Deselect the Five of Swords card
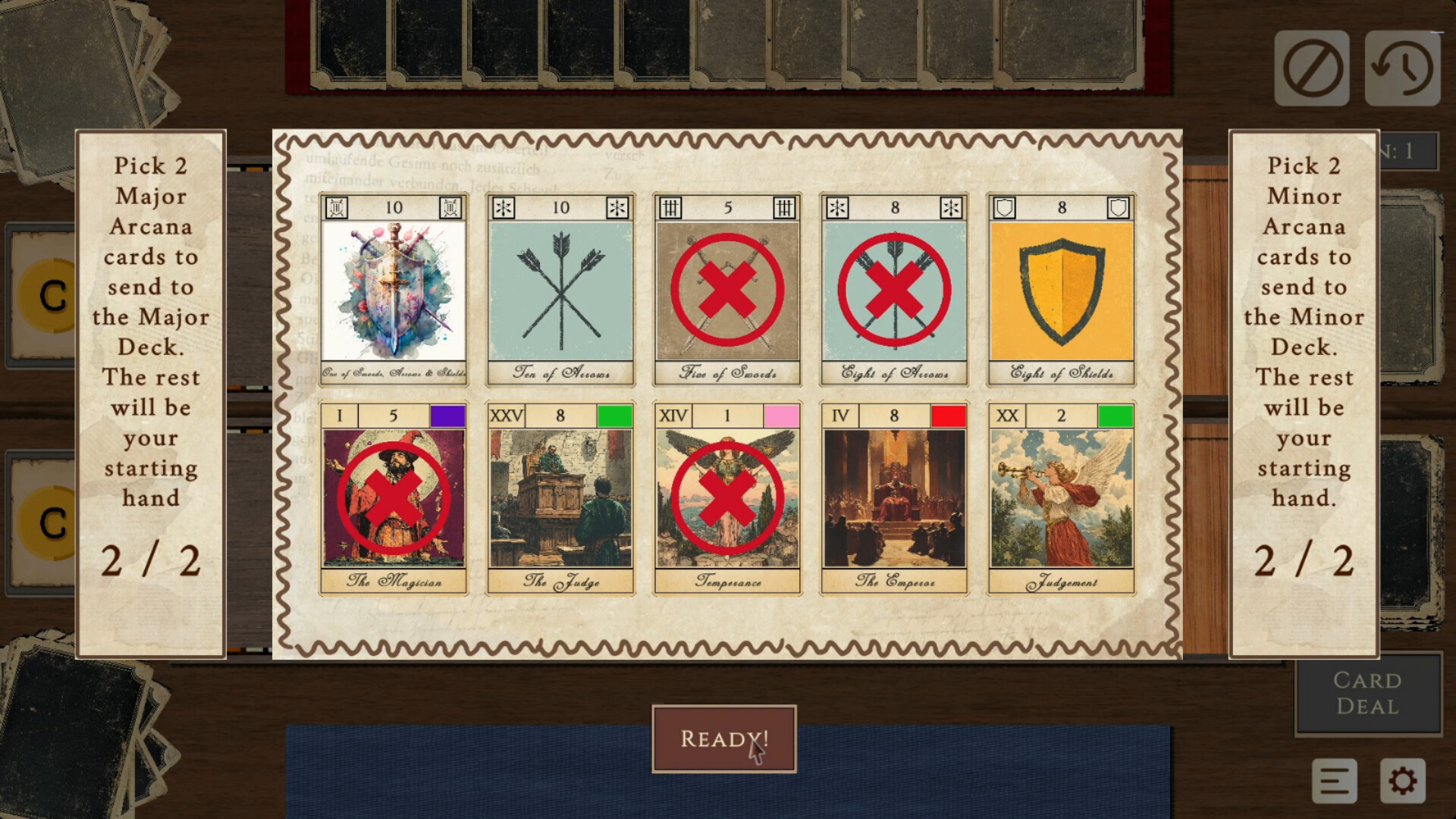 (727, 290)
